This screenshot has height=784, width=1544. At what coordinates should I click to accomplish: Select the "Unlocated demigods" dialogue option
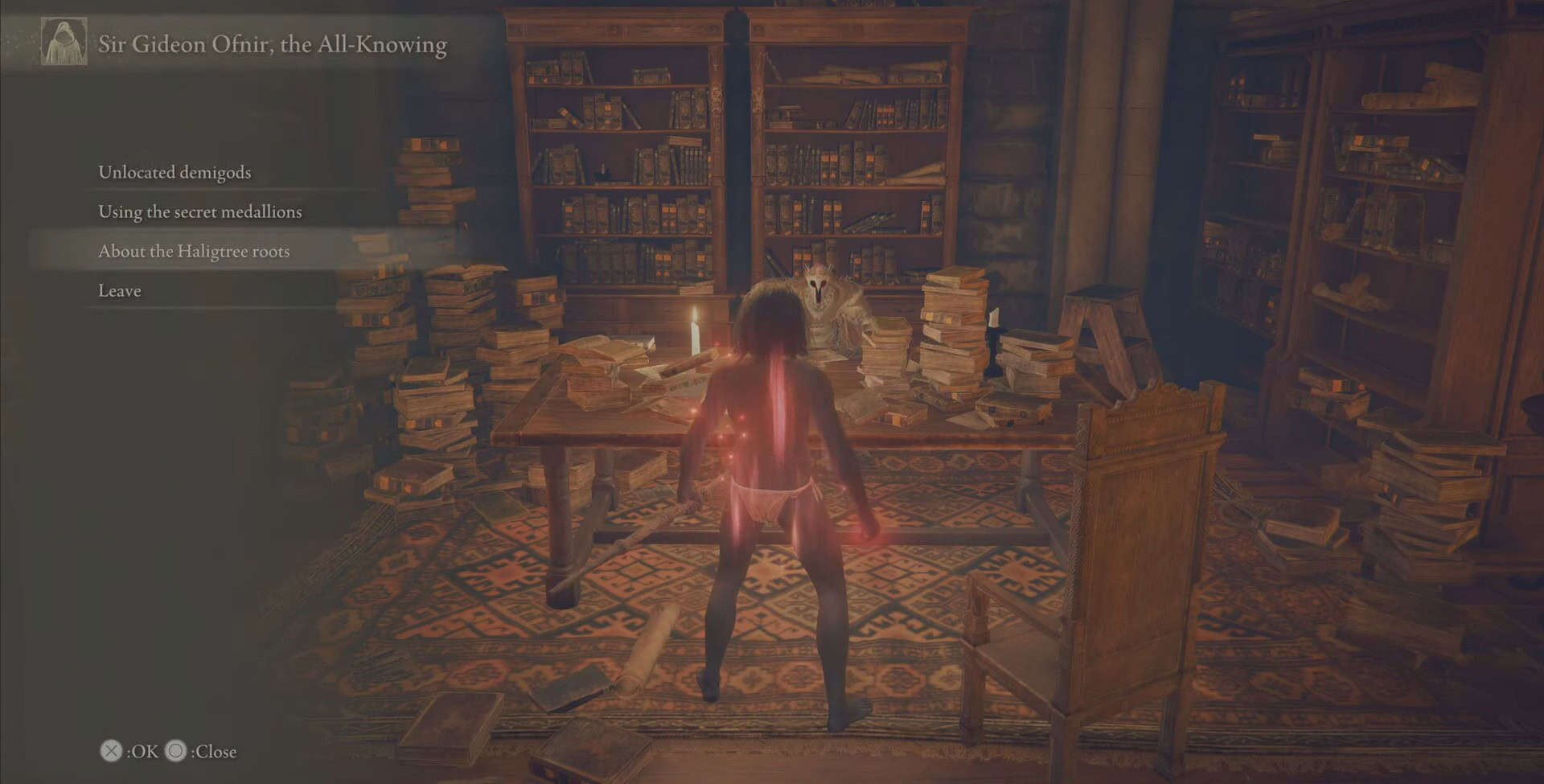[x=175, y=172]
